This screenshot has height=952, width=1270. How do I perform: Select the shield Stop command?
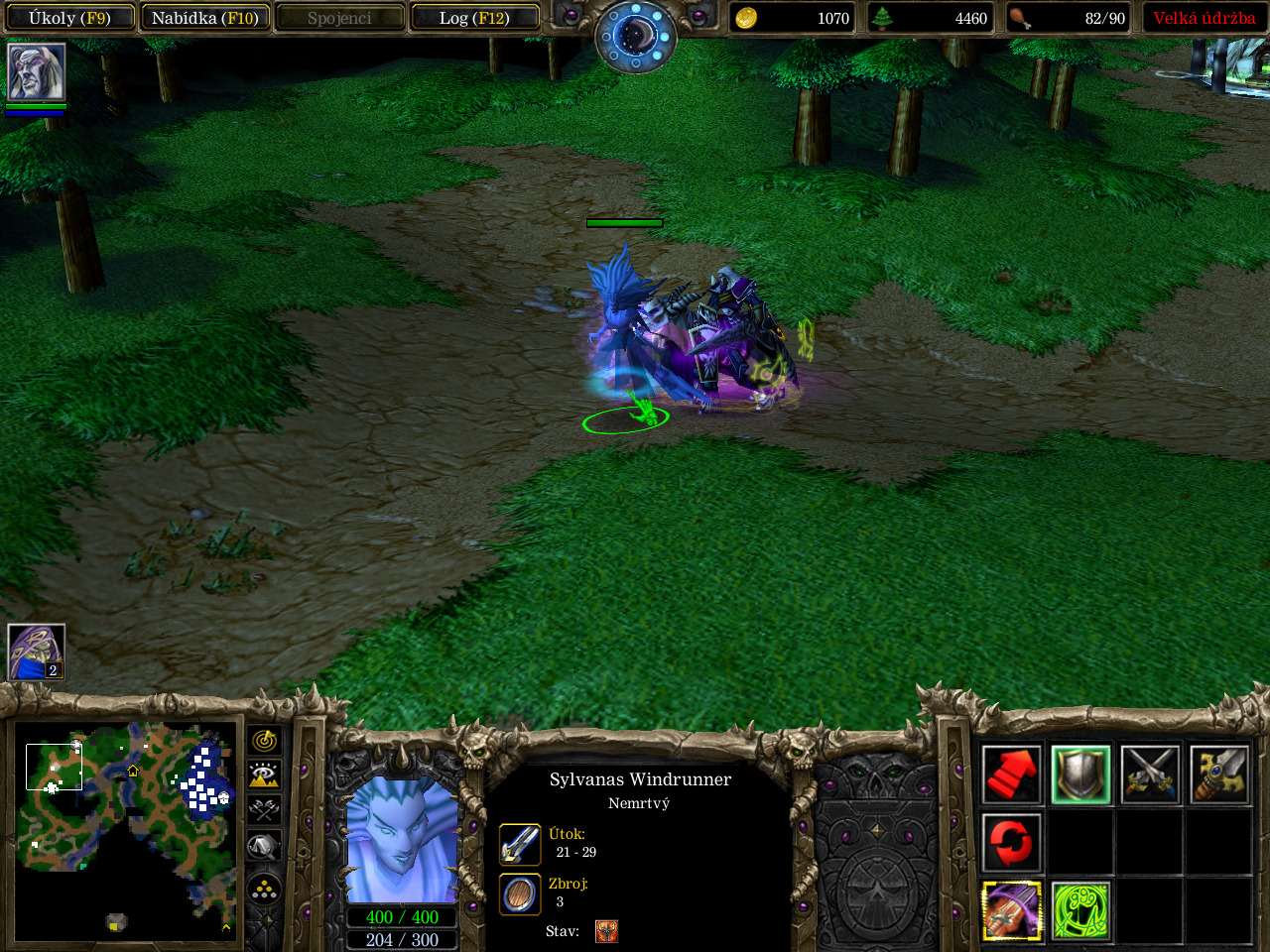tap(1080, 773)
